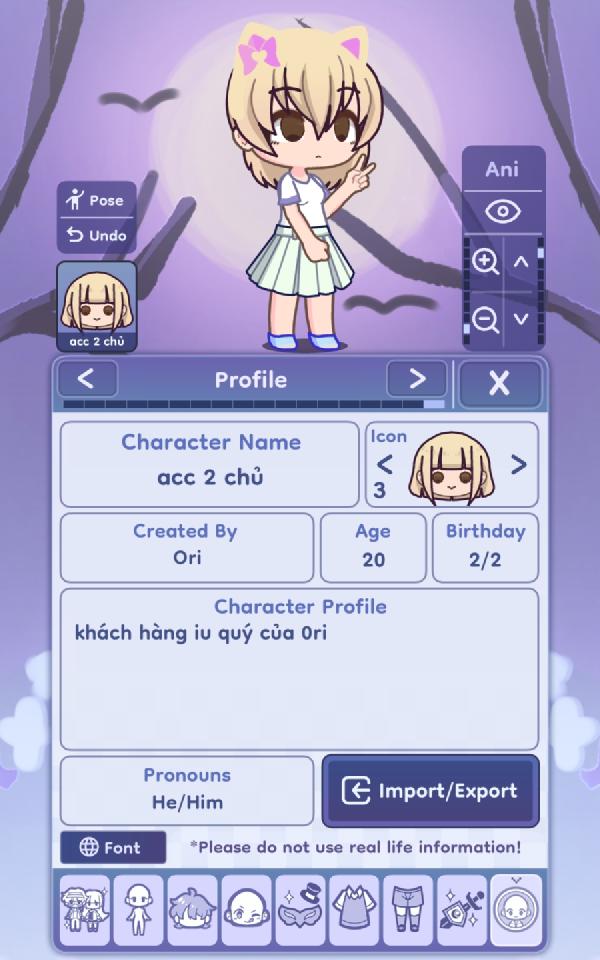The height and width of the screenshot is (960, 600).
Task: Switch to the previous character icon
Action: (x=384, y=465)
